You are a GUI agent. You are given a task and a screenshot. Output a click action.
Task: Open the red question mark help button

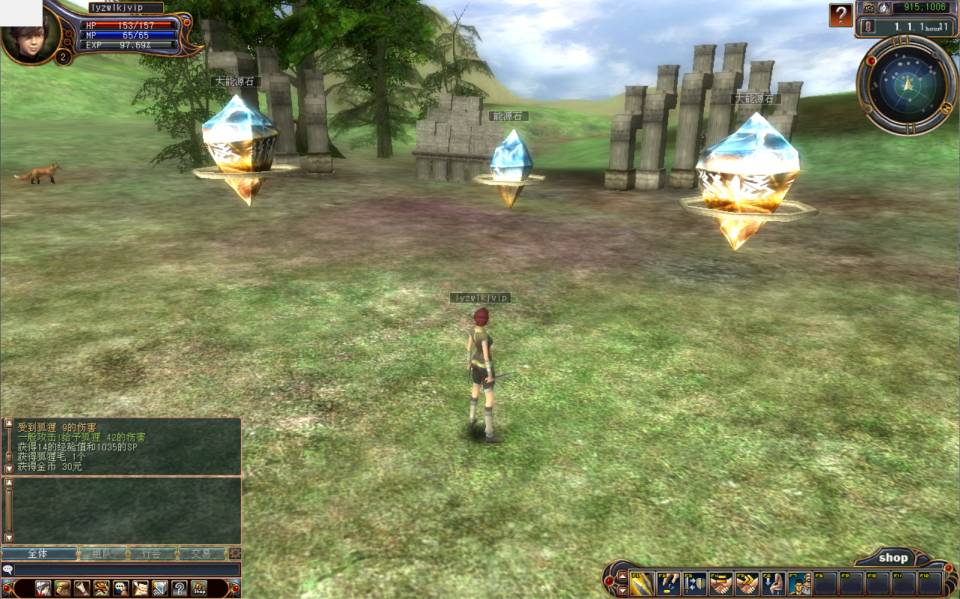tap(840, 15)
